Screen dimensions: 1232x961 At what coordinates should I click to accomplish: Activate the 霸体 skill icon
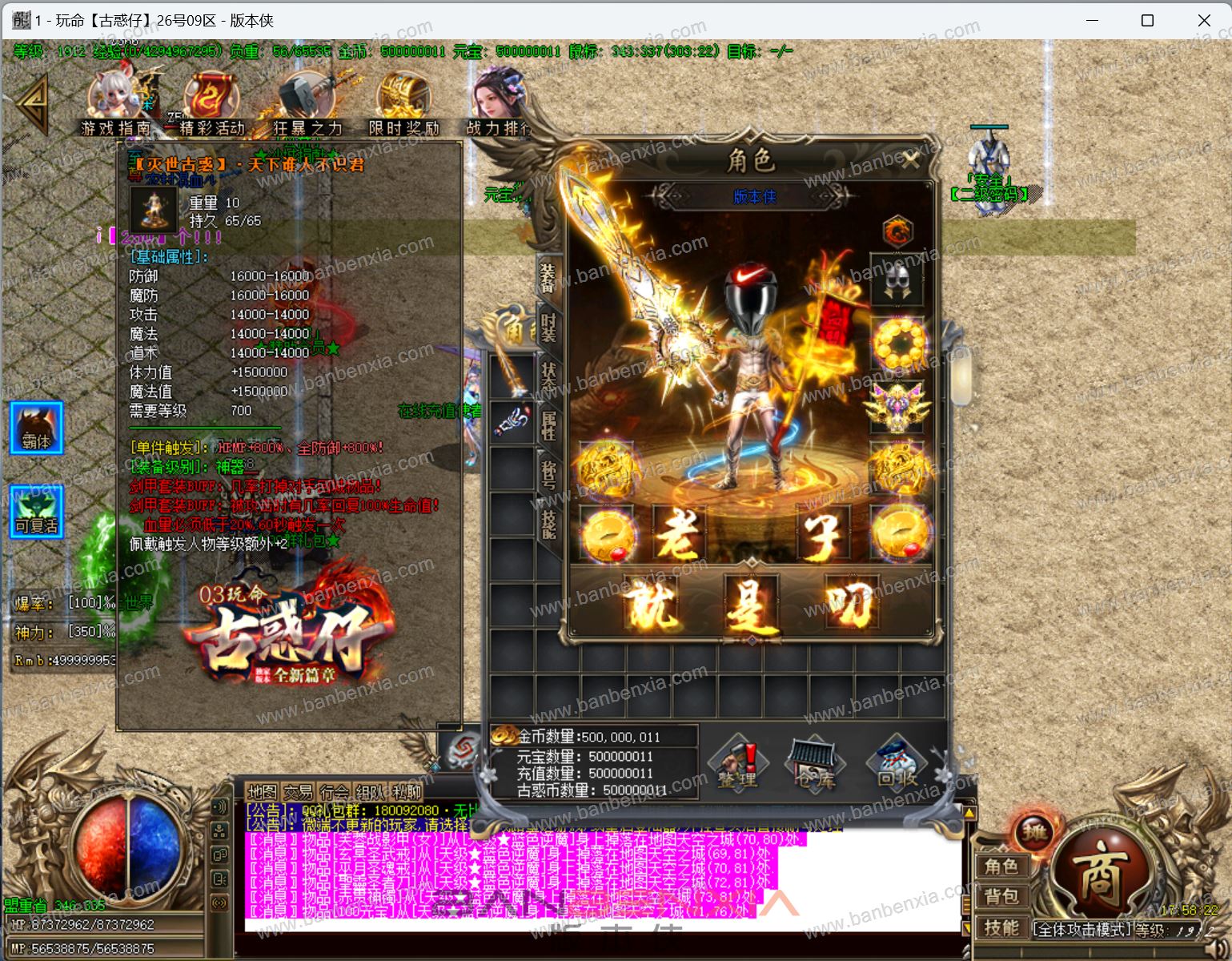click(x=36, y=428)
